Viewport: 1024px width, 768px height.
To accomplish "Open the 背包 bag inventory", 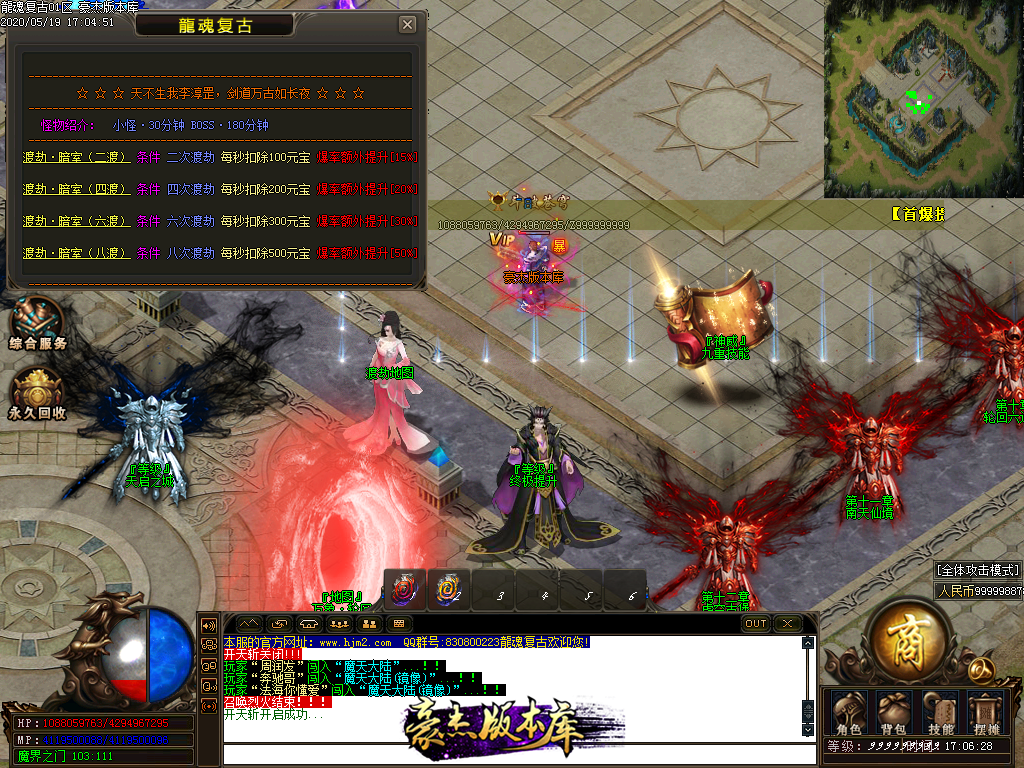I will tap(893, 712).
